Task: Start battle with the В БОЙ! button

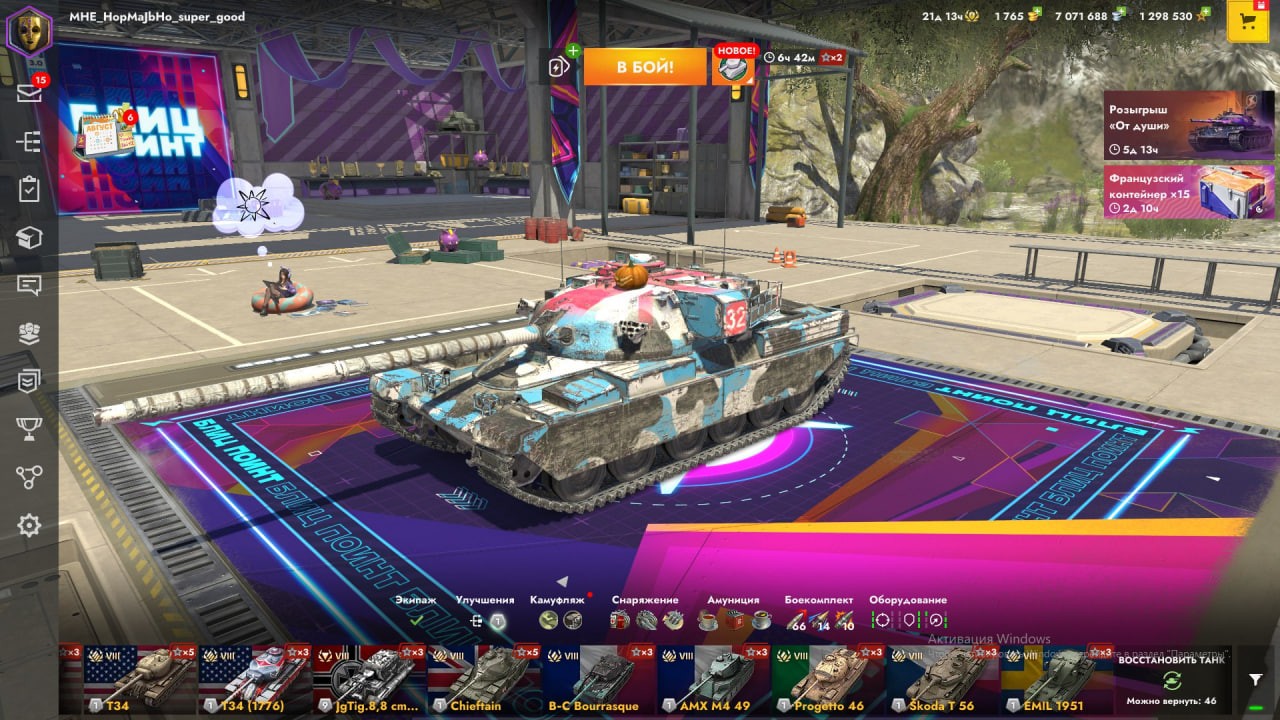Action: coord(645,67)
